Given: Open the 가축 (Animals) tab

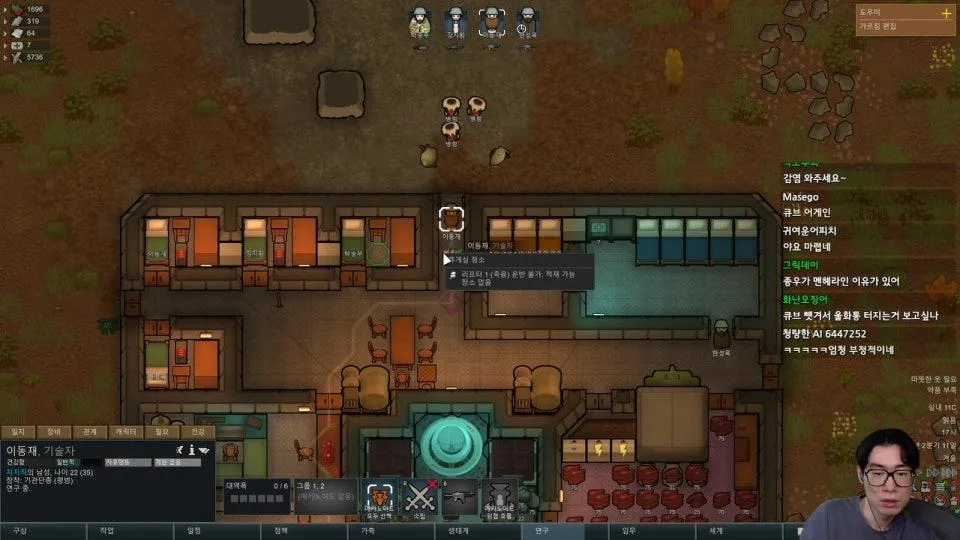Looking at the screenshot, I should coord(368,531).
